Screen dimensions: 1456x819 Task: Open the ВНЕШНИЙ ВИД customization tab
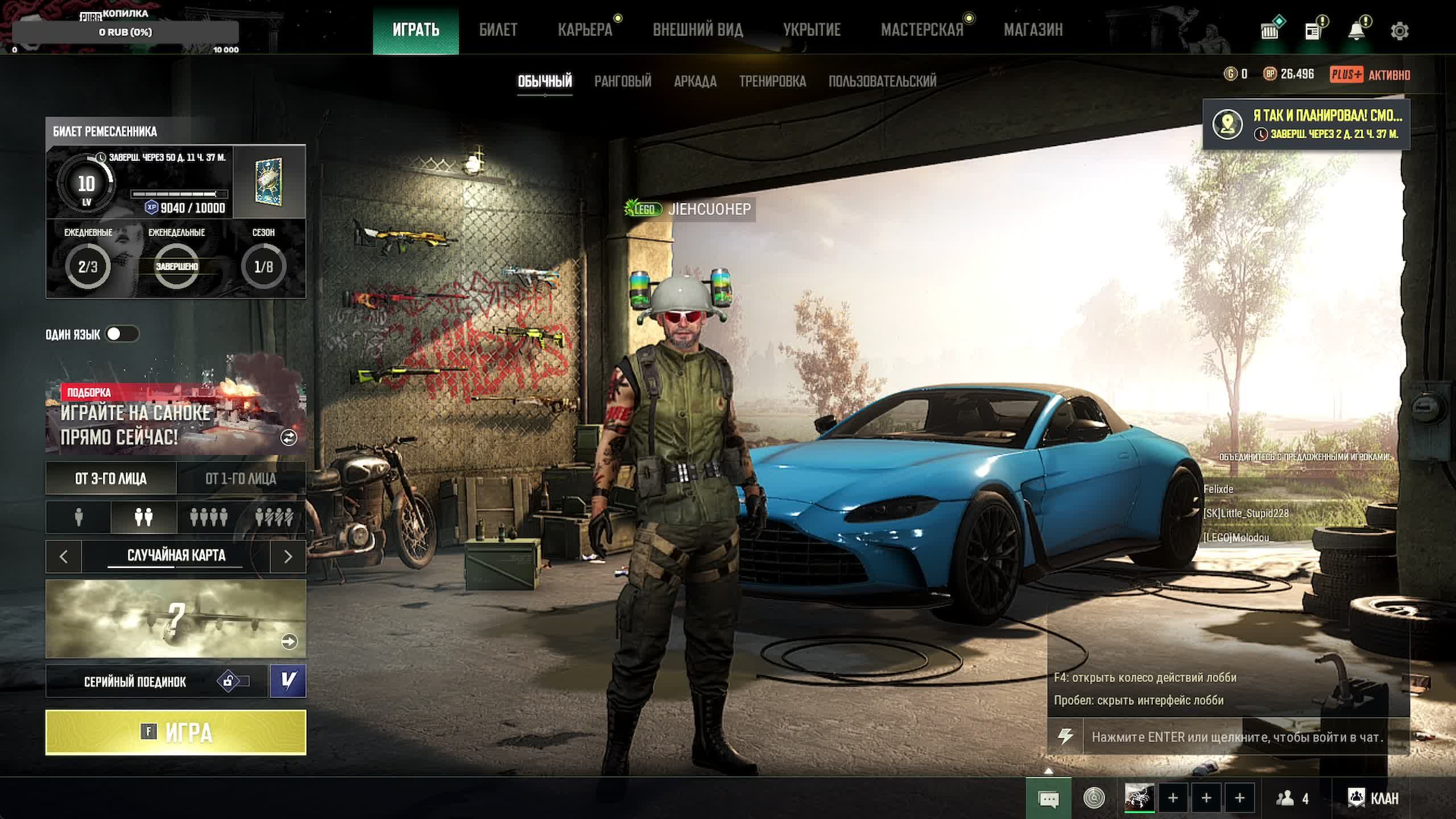coord(697,30)
